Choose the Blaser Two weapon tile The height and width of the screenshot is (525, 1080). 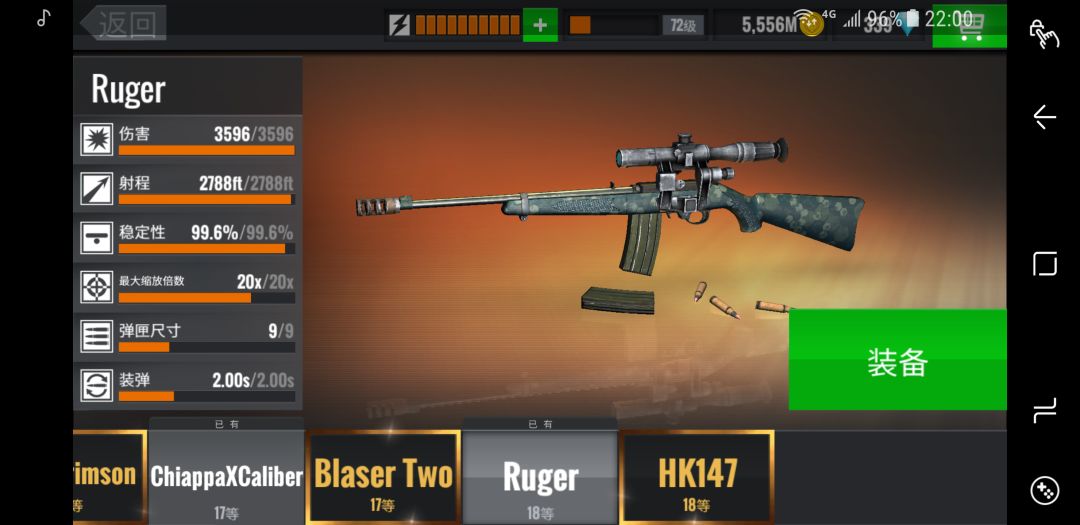[383, 477]
